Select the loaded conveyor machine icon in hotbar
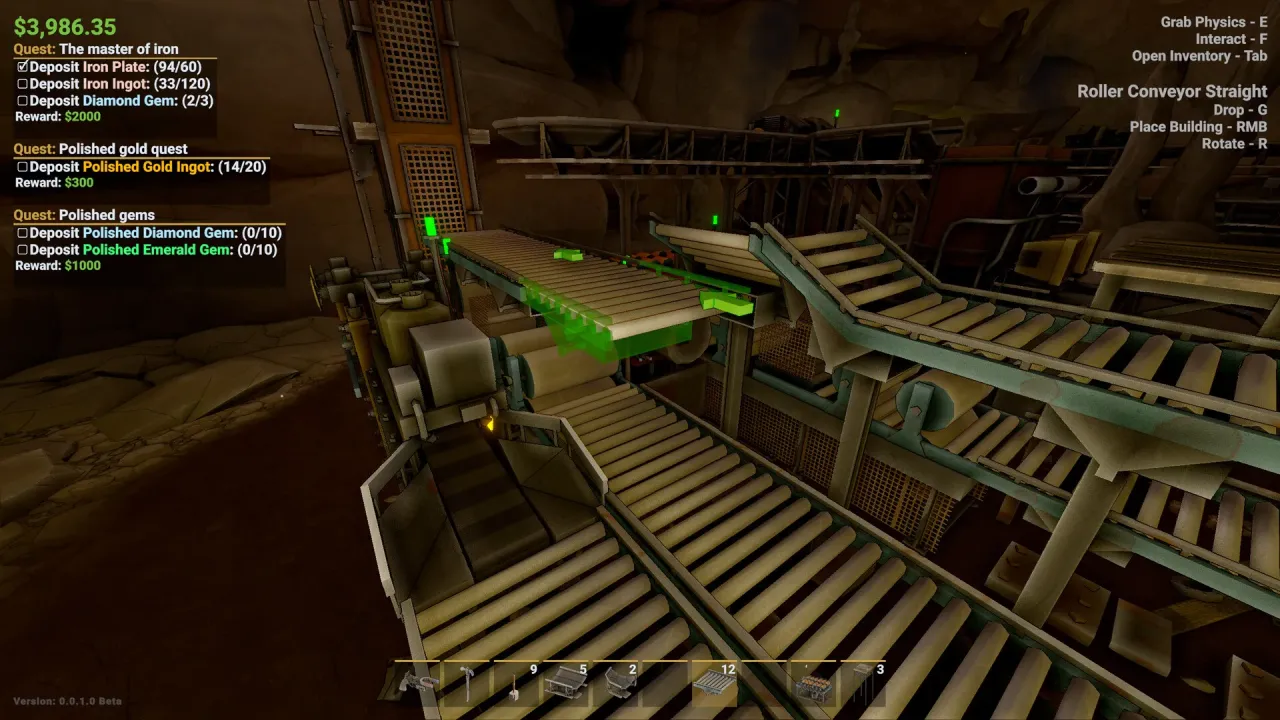This screenshot has width=1280, height=720. 815,686
